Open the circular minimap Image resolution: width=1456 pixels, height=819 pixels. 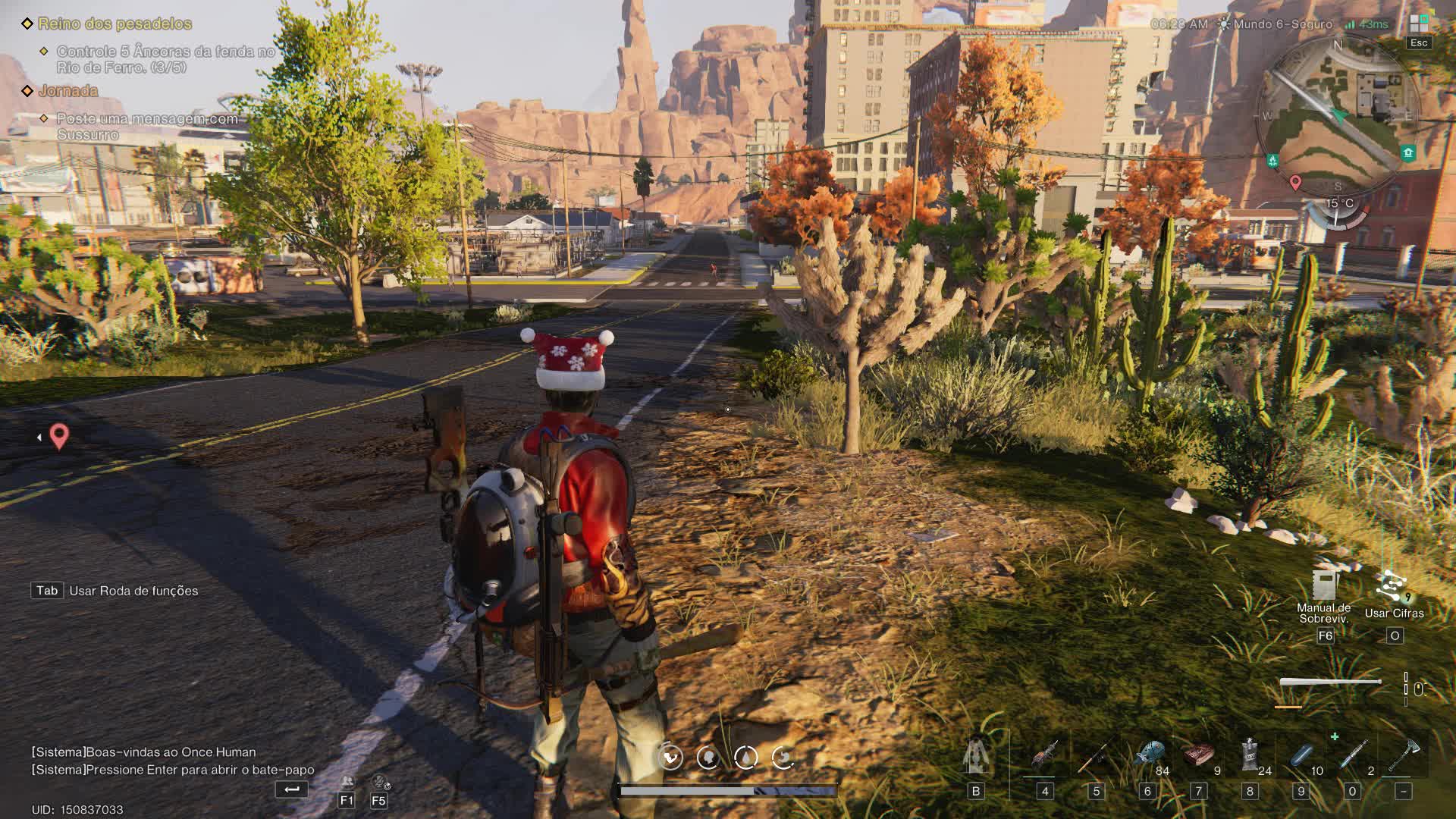[x=1337, y=114]
